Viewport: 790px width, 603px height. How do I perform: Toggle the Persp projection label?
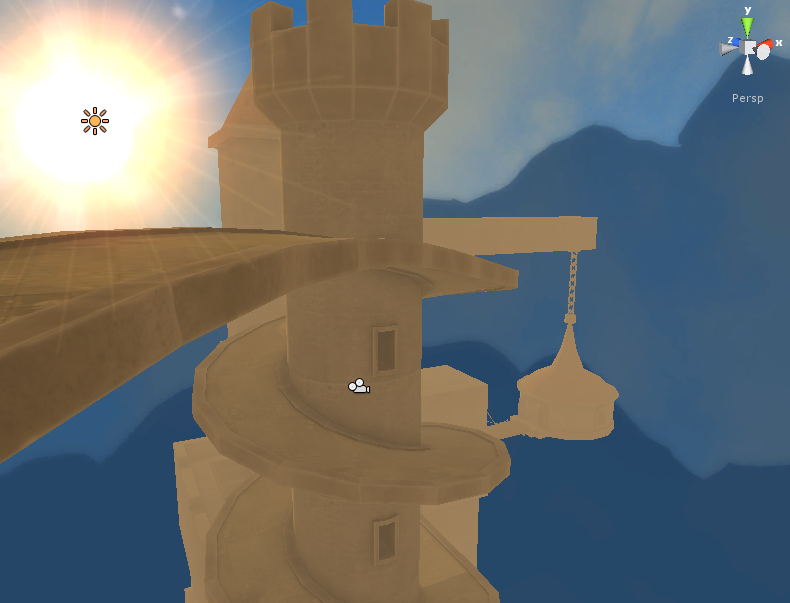(x=748, y=98)
